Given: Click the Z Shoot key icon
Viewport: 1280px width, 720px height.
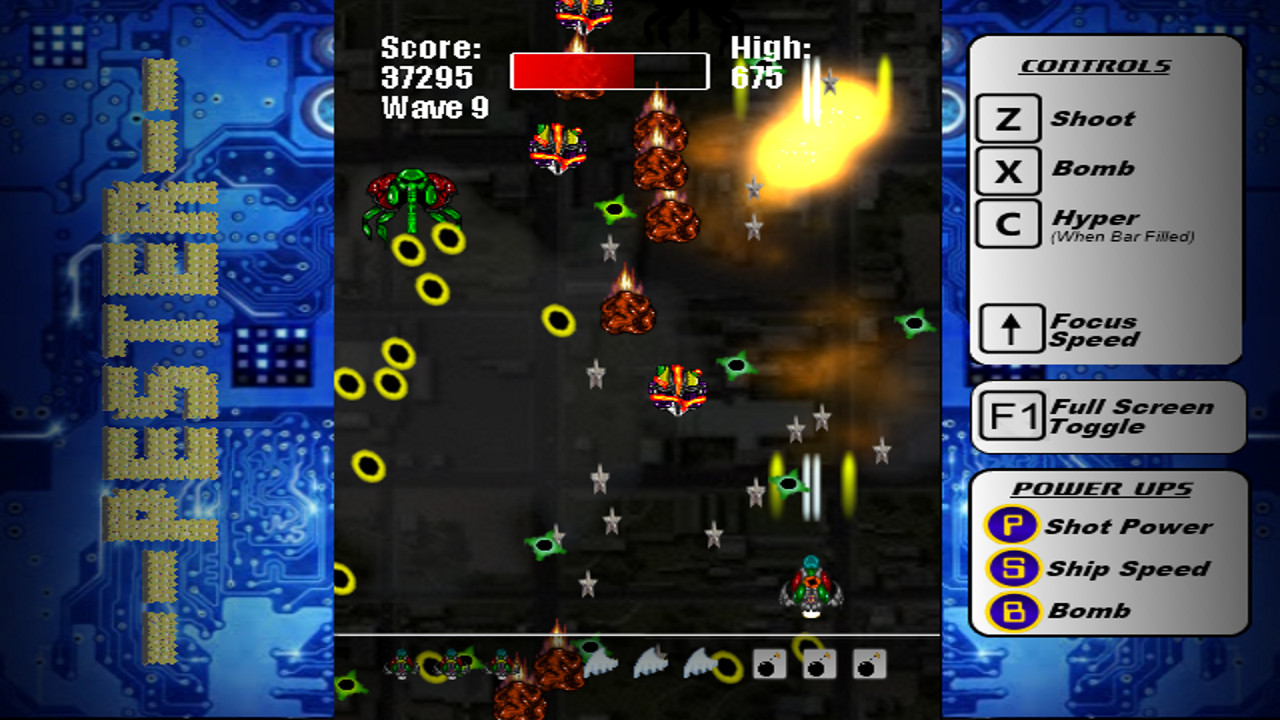Looking at the screenshot, I should [x=1006, y=118].
